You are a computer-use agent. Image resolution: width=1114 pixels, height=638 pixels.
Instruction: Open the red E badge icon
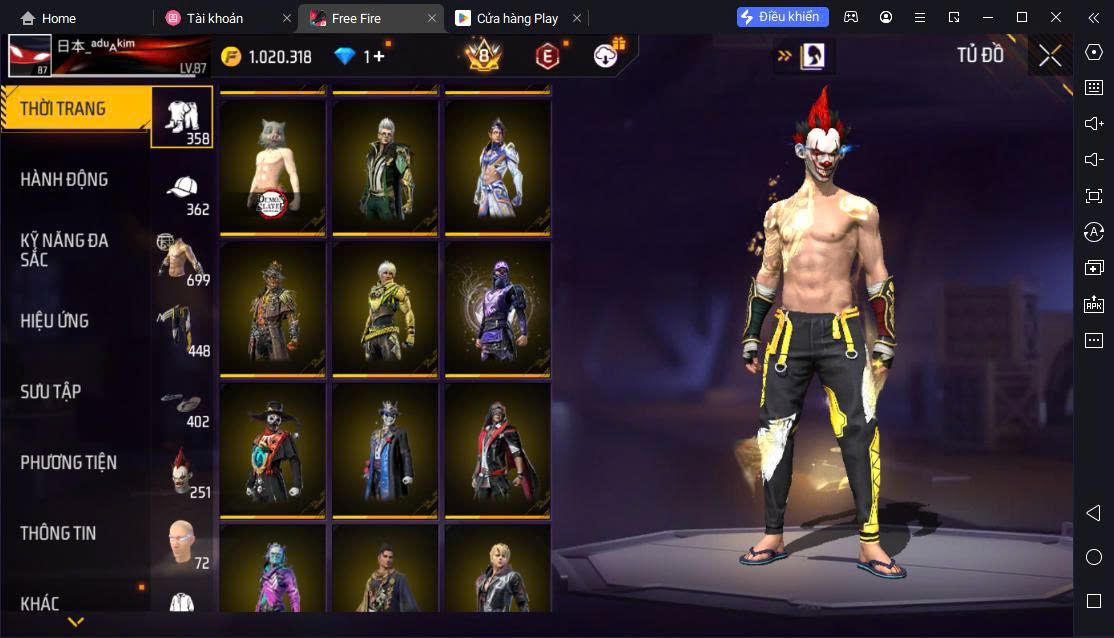pyautogui.click(x=547, y=56)
